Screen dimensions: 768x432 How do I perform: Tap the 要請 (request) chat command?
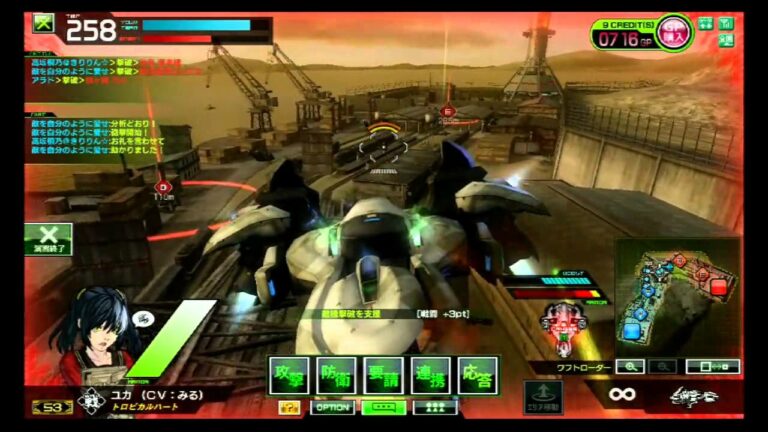pyautogui.click(x=383, y=376)
